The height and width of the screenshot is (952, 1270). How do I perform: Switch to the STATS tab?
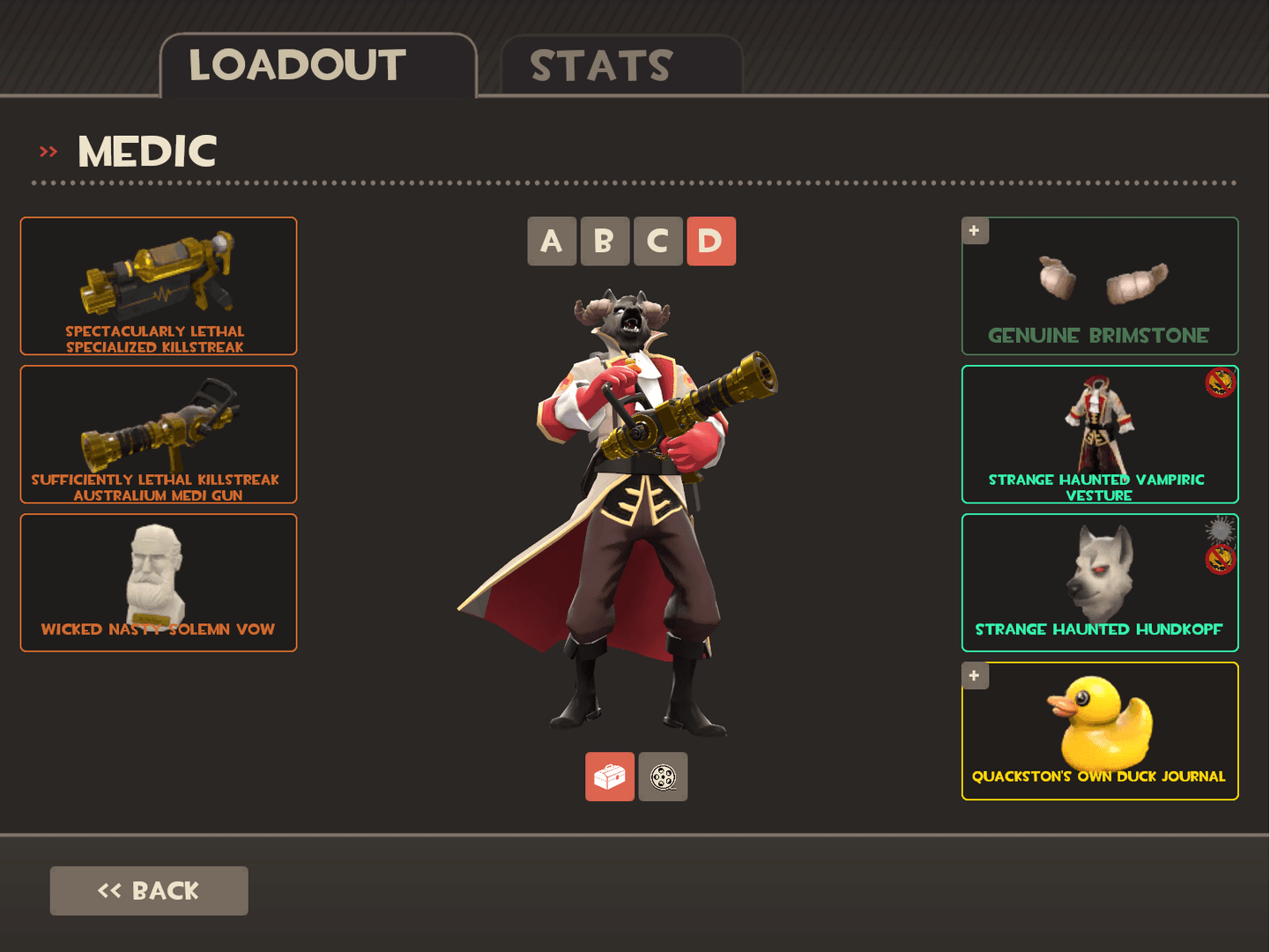[602, 63]
